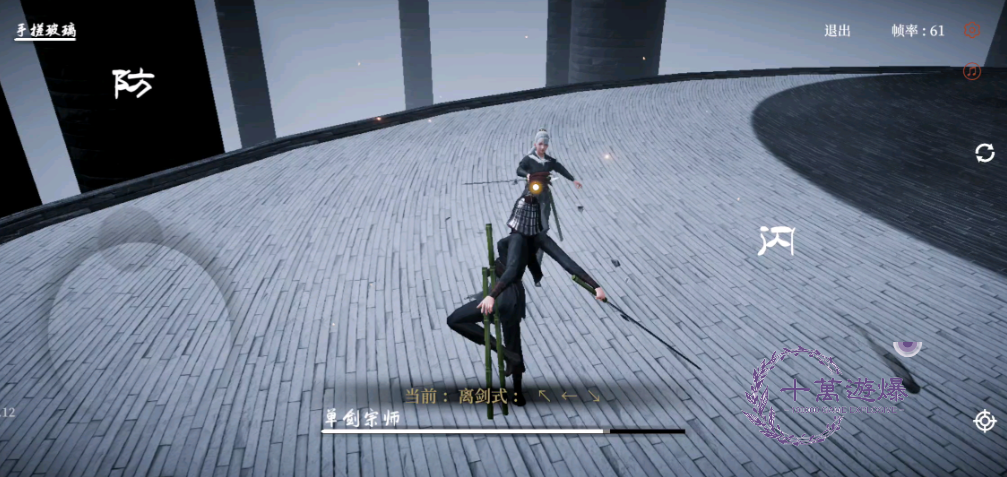Activate the 防 block button

pos(133,83)
